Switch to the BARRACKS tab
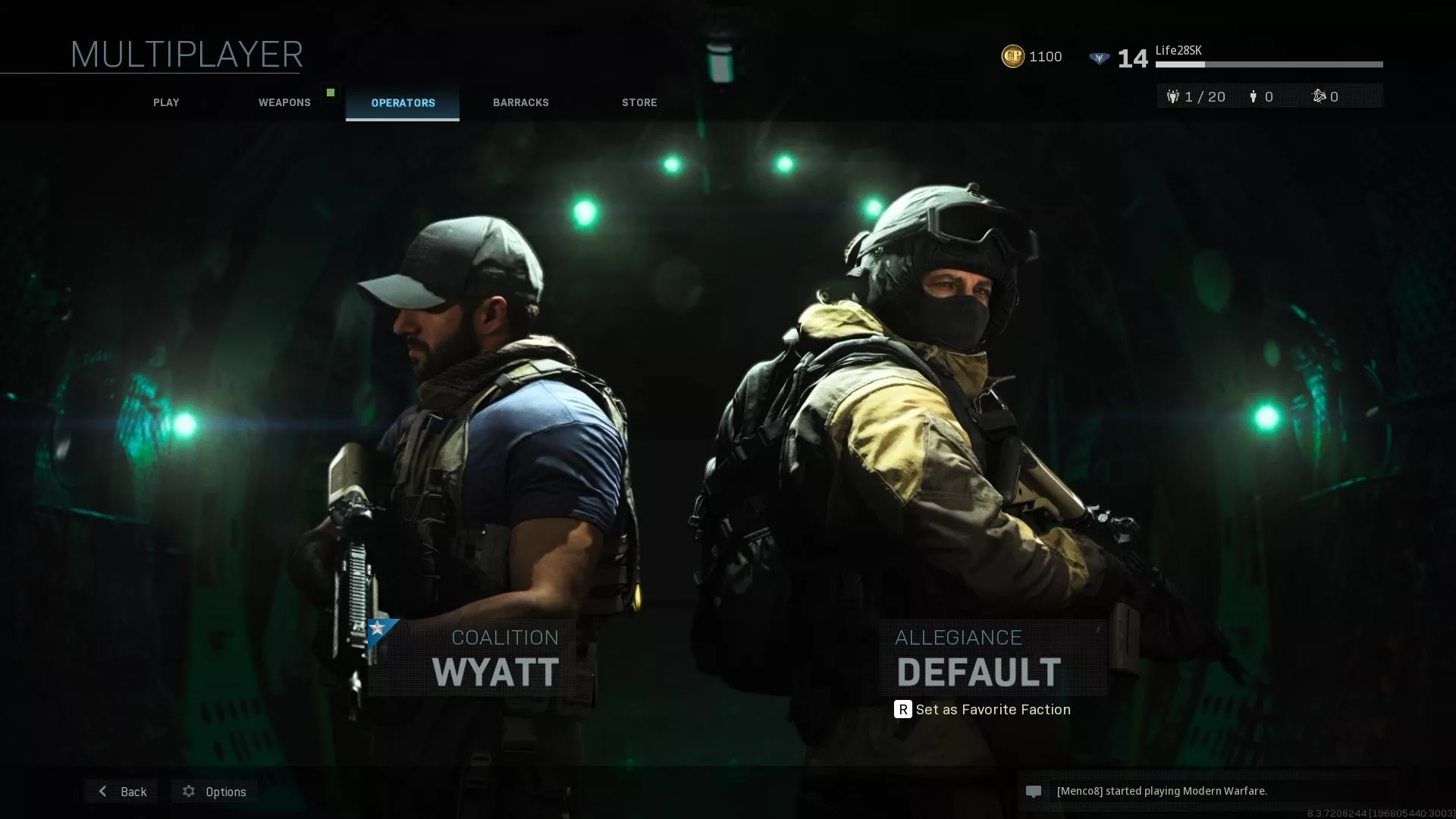1456x819 pixels. click(x=520, y=102)
